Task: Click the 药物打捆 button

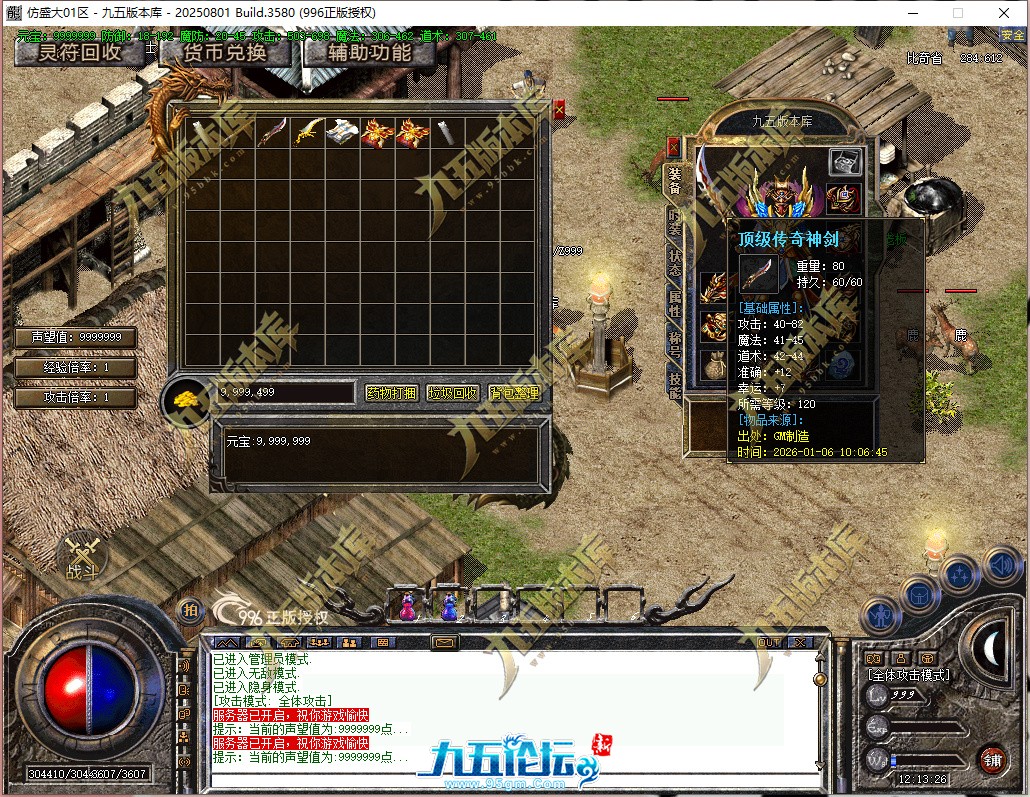Action: pyautogui.click(x=391, y=393)
